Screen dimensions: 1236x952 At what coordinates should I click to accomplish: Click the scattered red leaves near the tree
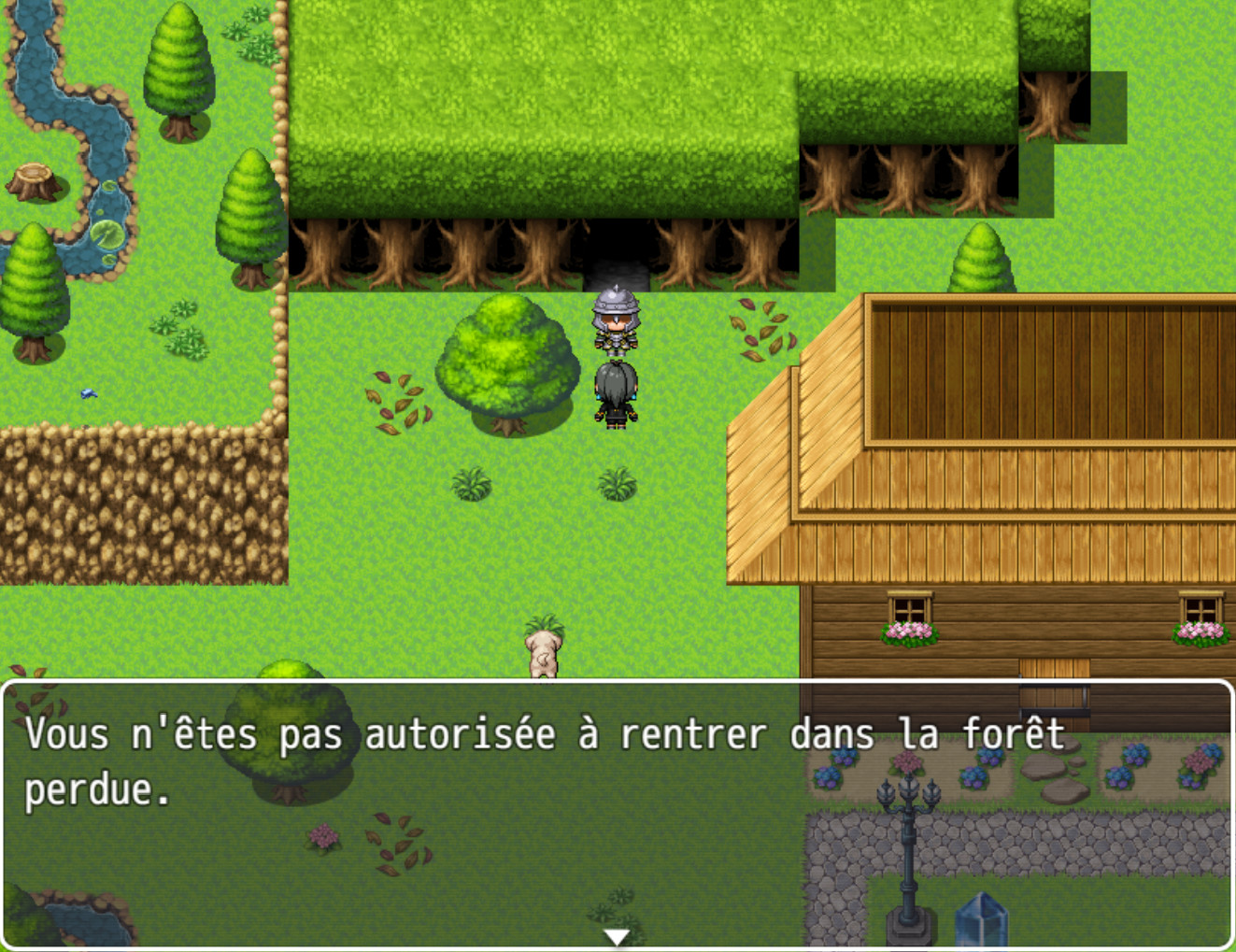click(x=396, y=400)
